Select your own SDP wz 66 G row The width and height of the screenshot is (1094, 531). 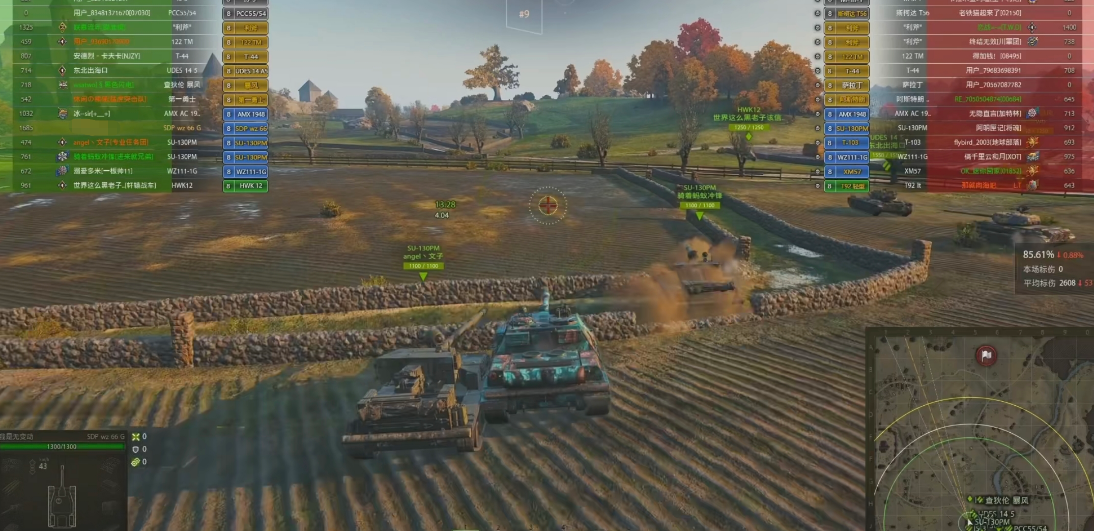tap(140, 128)
